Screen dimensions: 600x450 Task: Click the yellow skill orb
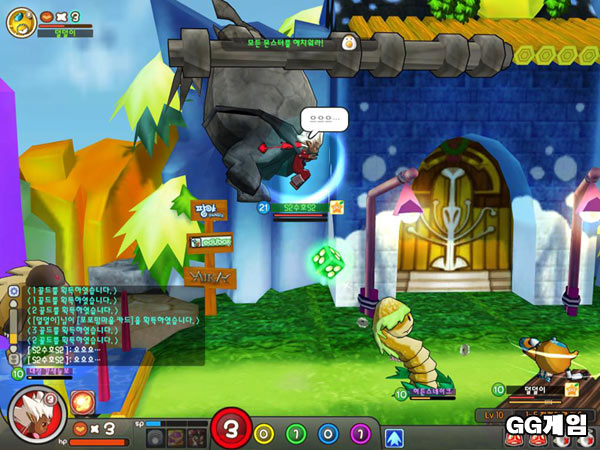[x=264, y=435]
